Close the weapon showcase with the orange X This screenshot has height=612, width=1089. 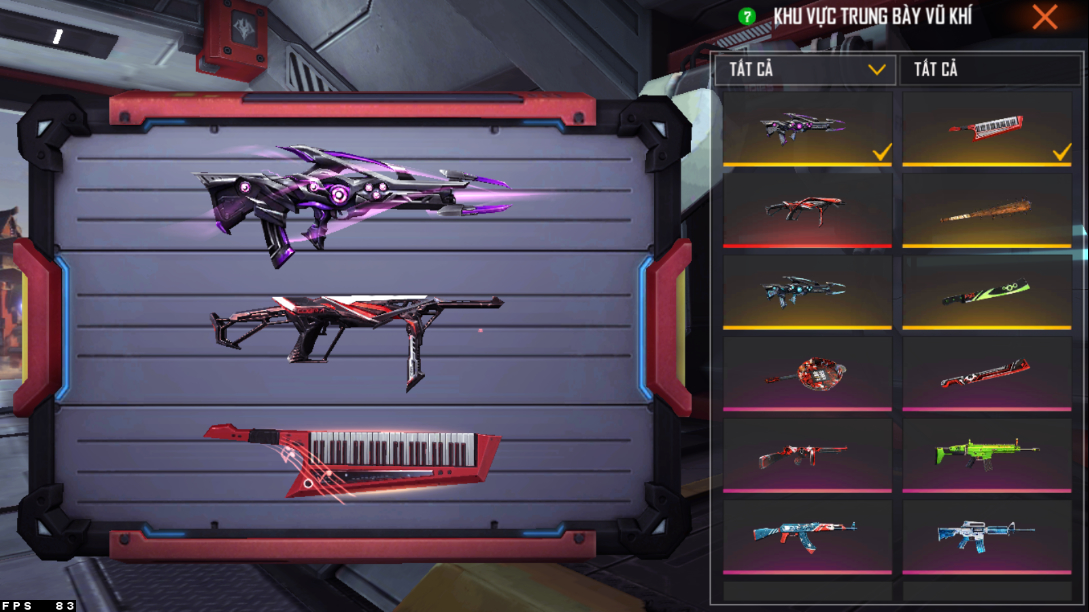coord(1045,17)
